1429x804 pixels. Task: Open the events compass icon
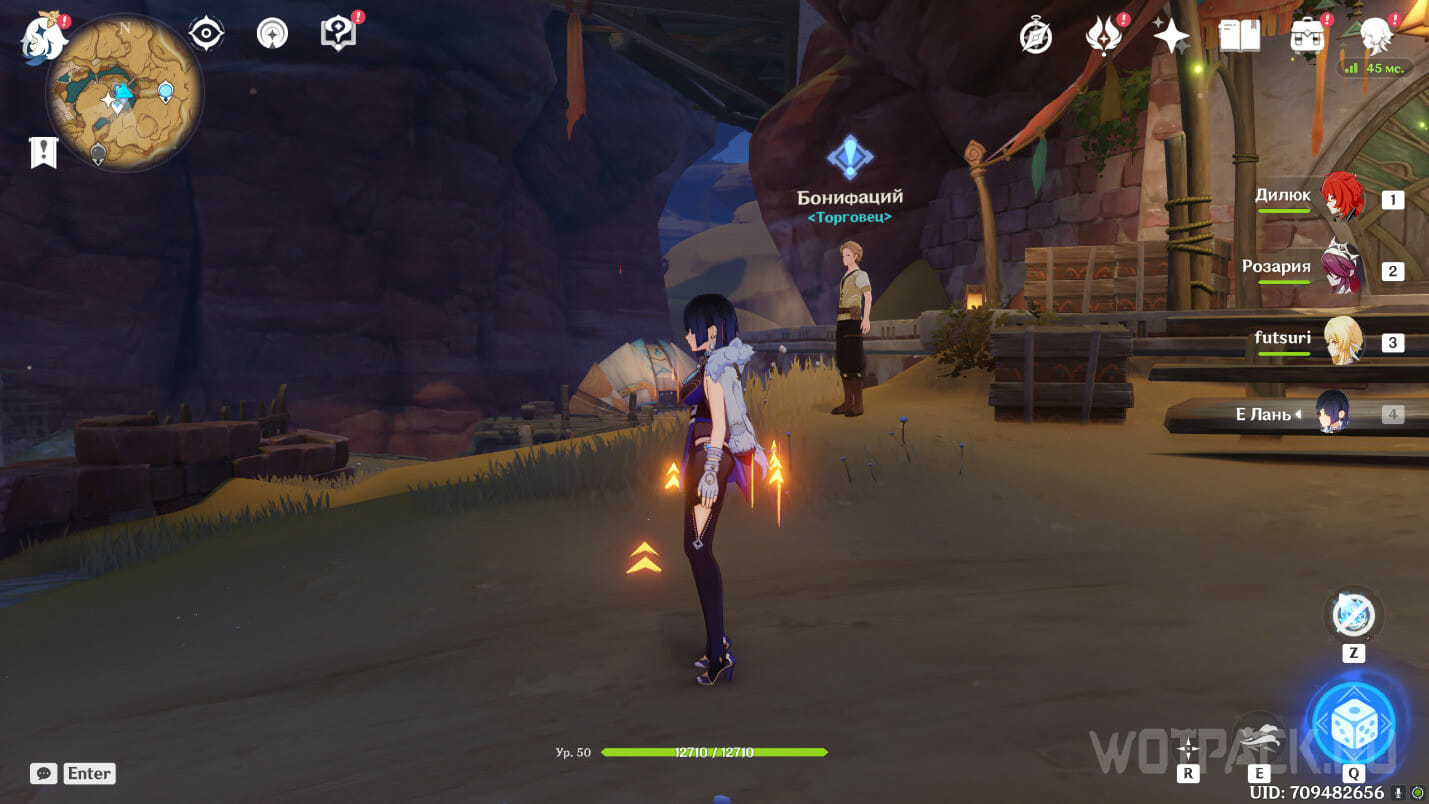pos(1036,36)
